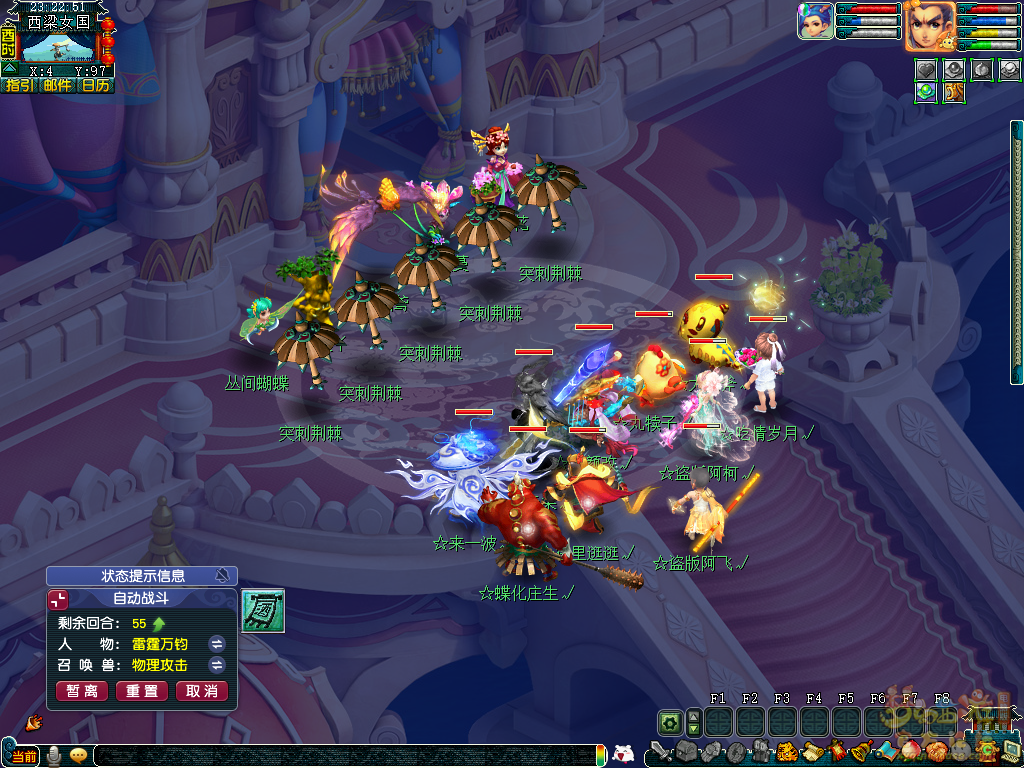Collapse the 自动战斗 panel
Viewport: 1024px width, 768px height.
click(59, 598)
